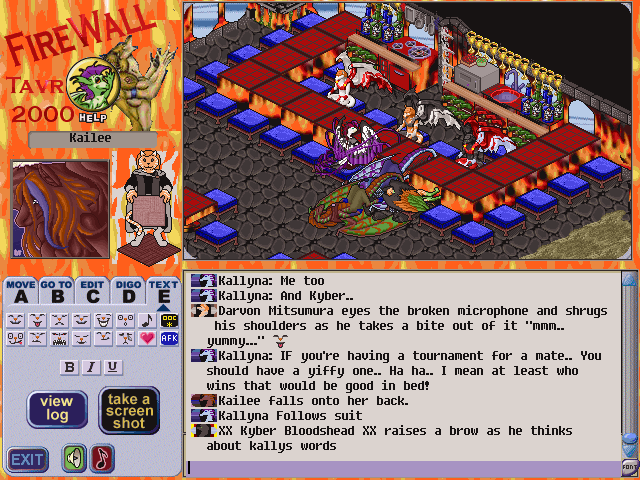Switch to the GO TO B tab
640x480 pixels.
(x=57, y=291)
